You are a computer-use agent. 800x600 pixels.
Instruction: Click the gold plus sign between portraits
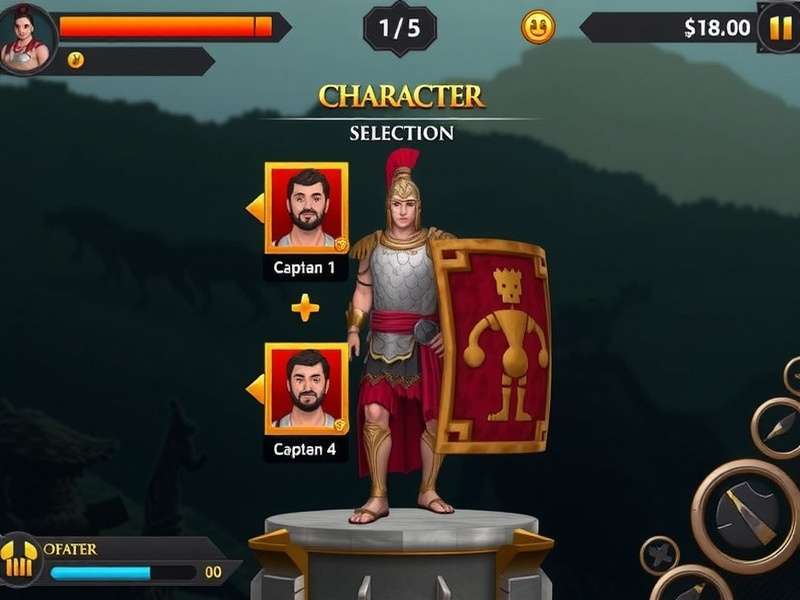pos(305,308)
